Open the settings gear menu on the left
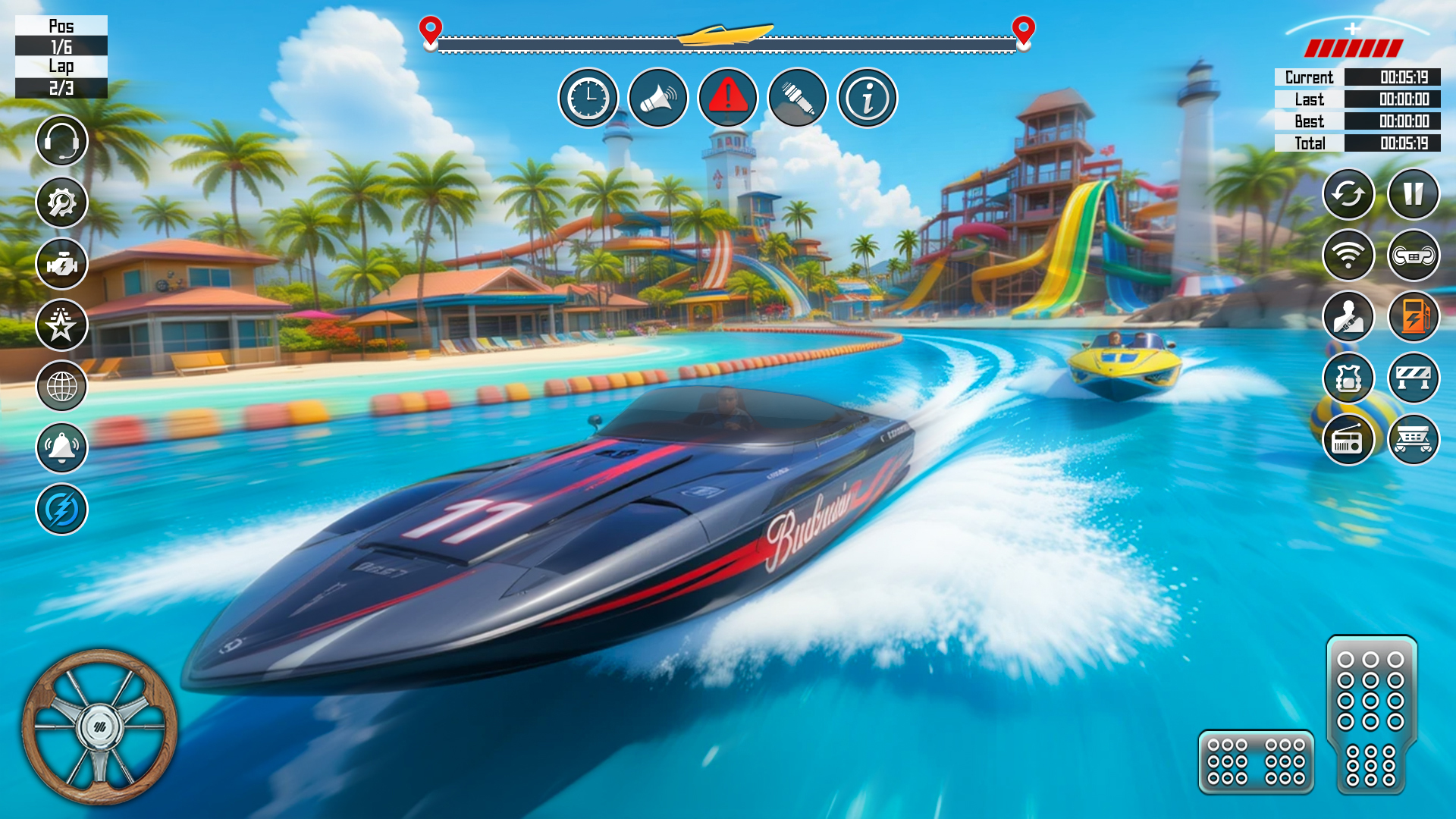This screenshot has width=1456, height=819. coord(62,202)
